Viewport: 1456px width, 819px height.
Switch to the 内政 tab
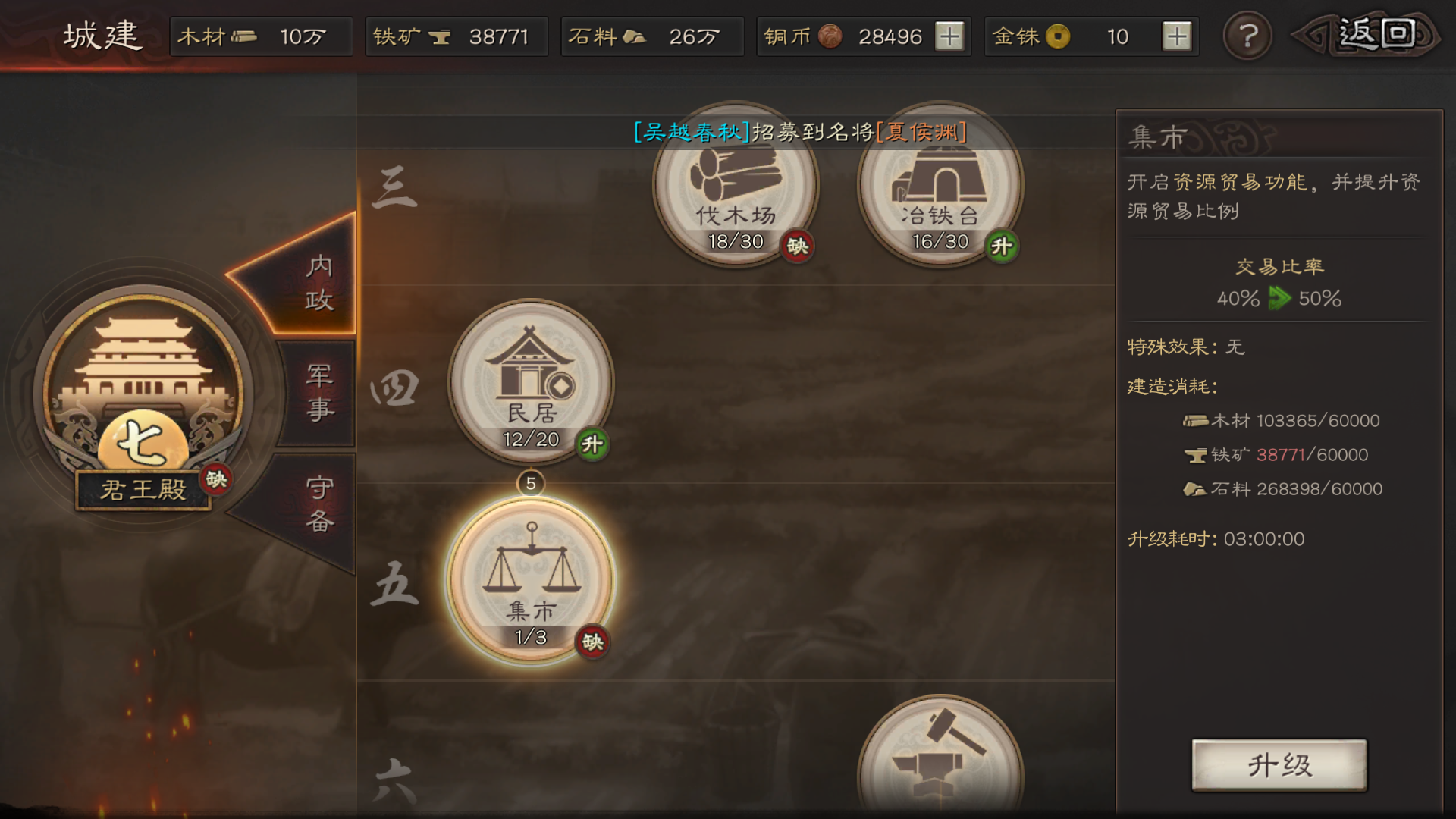coord(317,283)
